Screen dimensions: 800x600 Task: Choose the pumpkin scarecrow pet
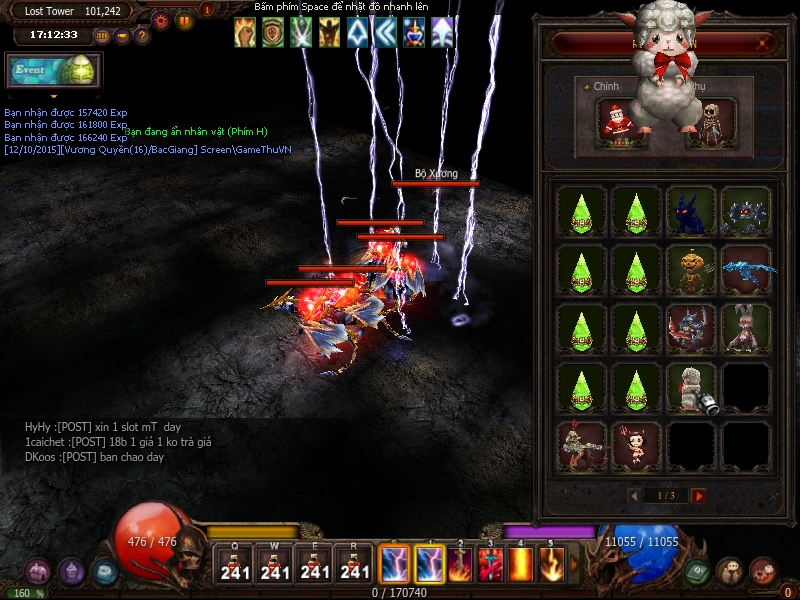click(x=691, y=268)
